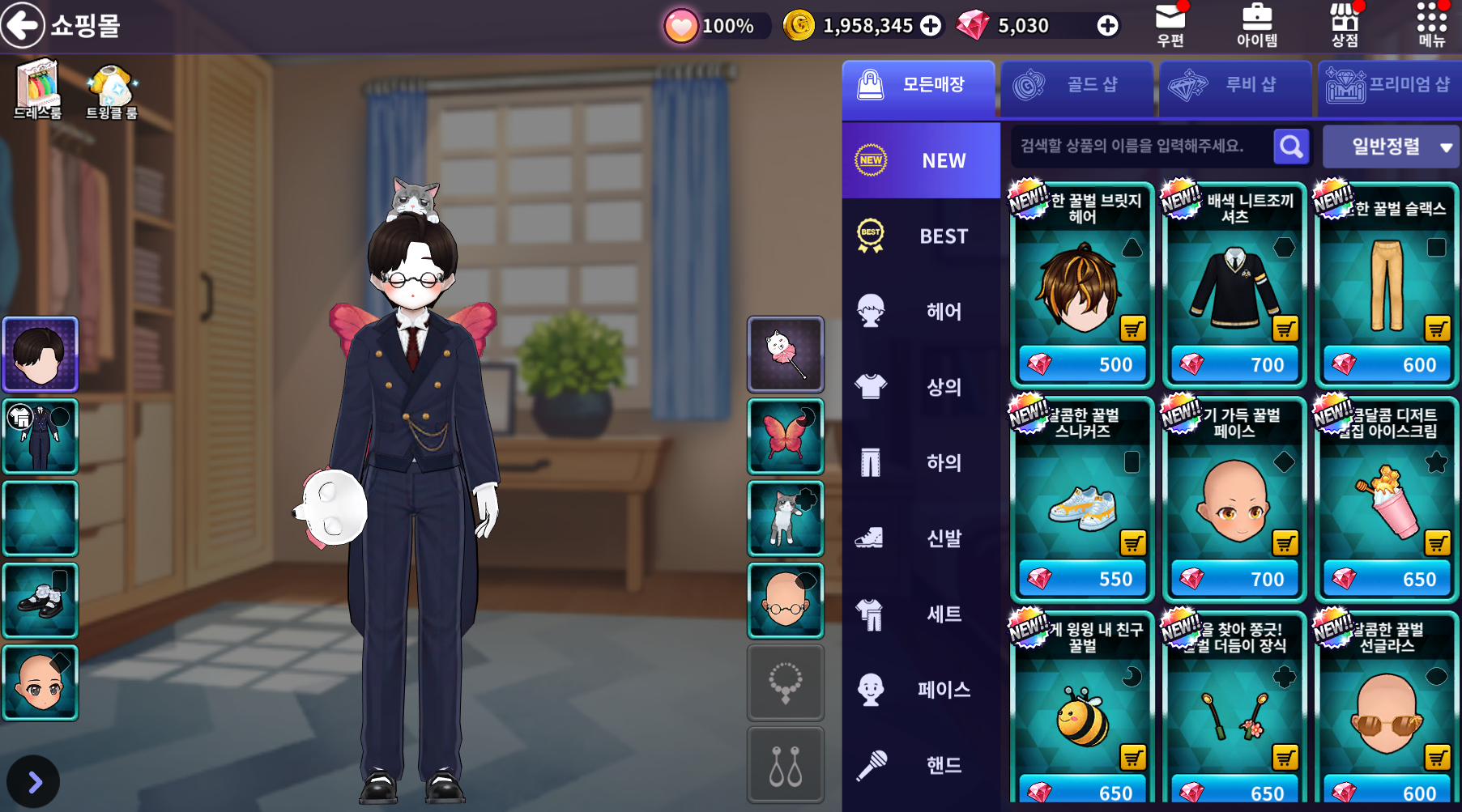Select the equipped black shoes slot
This screenshot has width=1462, height=812.
(x=40, y=601)
